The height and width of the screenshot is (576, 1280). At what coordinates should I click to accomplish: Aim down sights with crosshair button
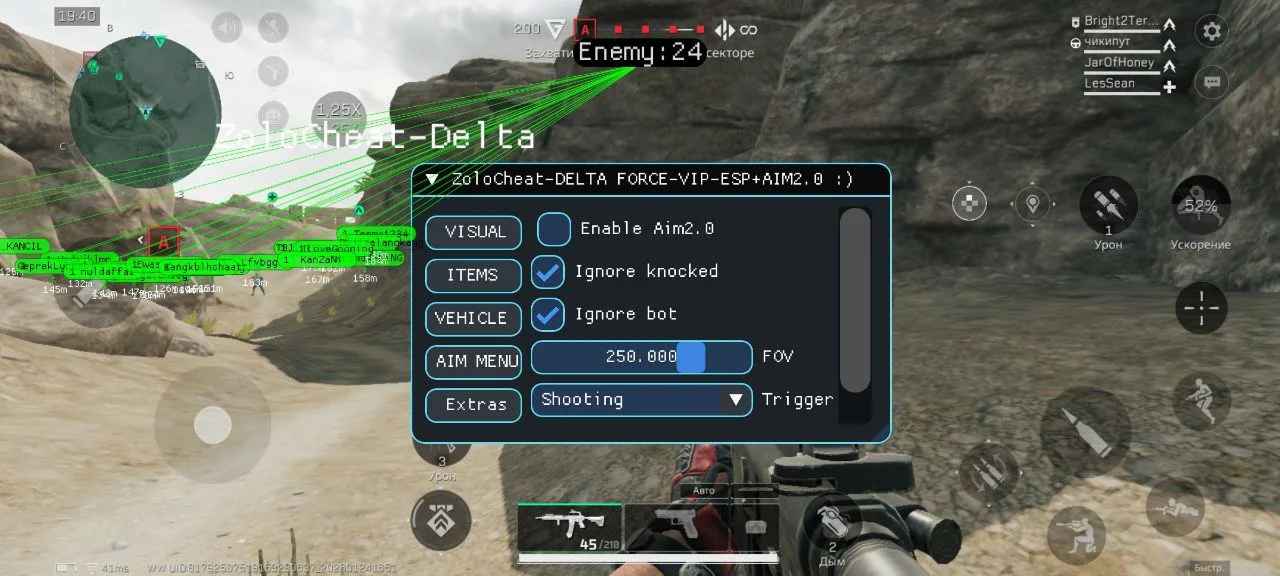tap(1200, 308)
